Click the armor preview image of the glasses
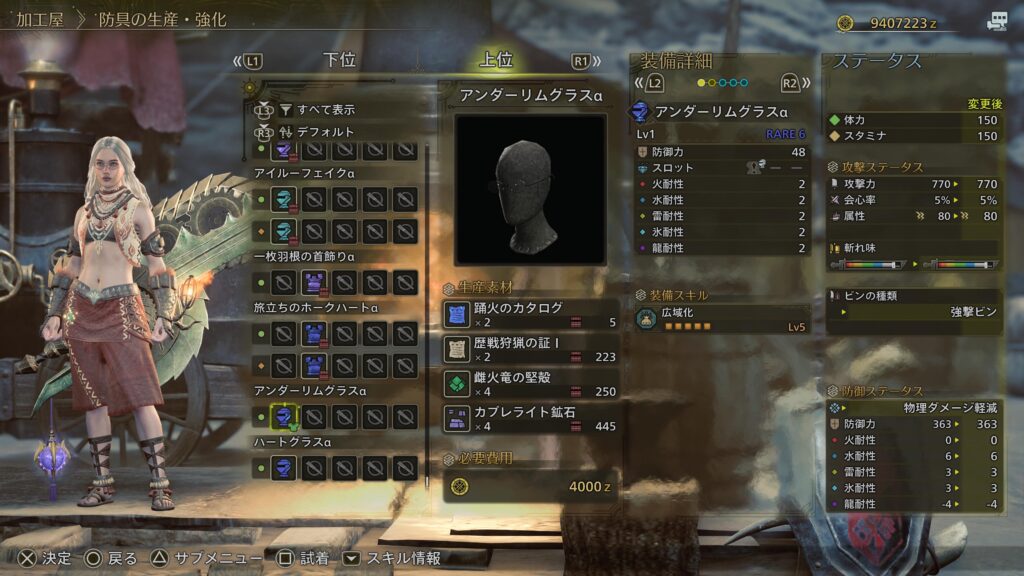Image resolution: width=1024 pixels, height=576 pixels. (x=530, y=190)
